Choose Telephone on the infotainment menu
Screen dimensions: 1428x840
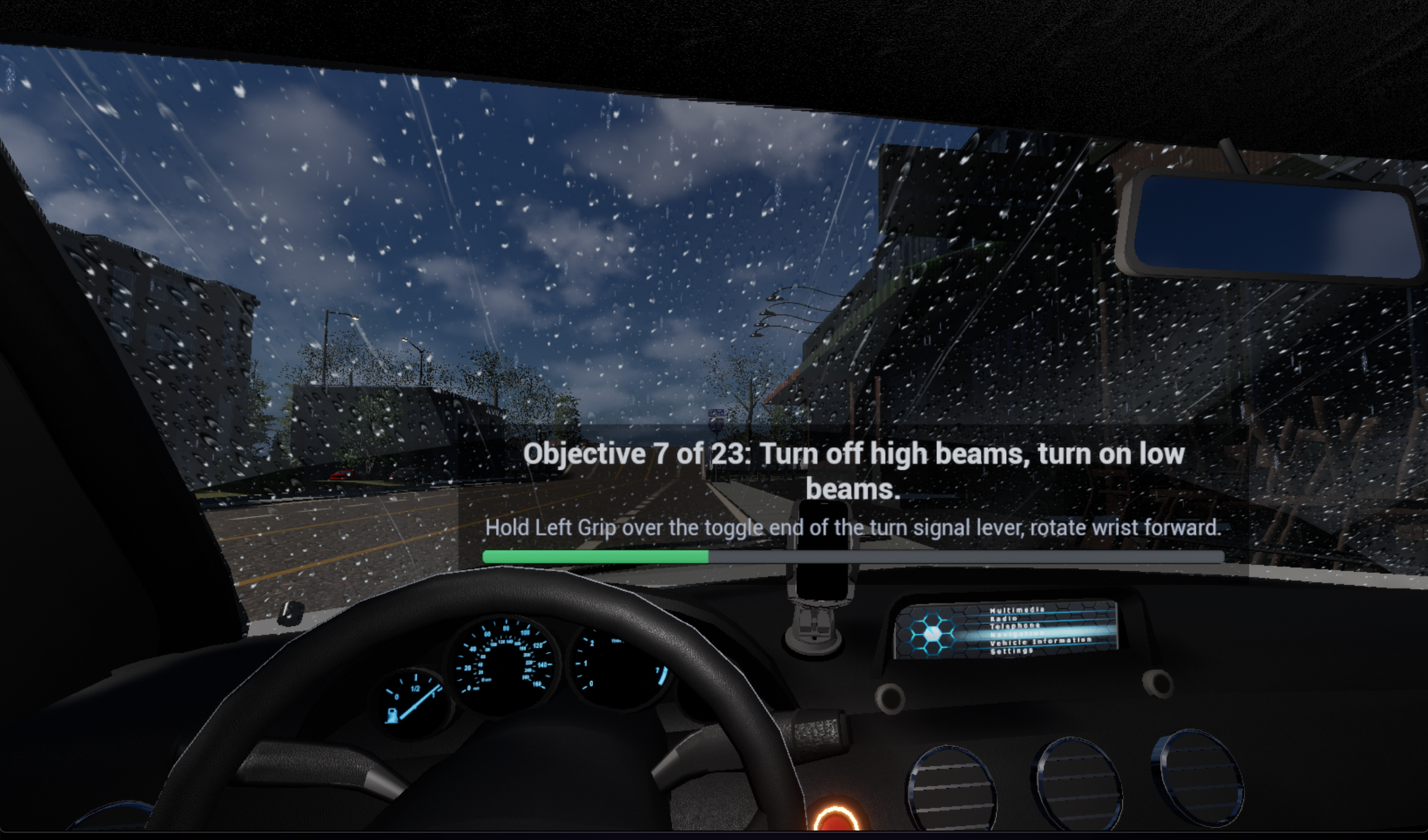pos(1014,626)
